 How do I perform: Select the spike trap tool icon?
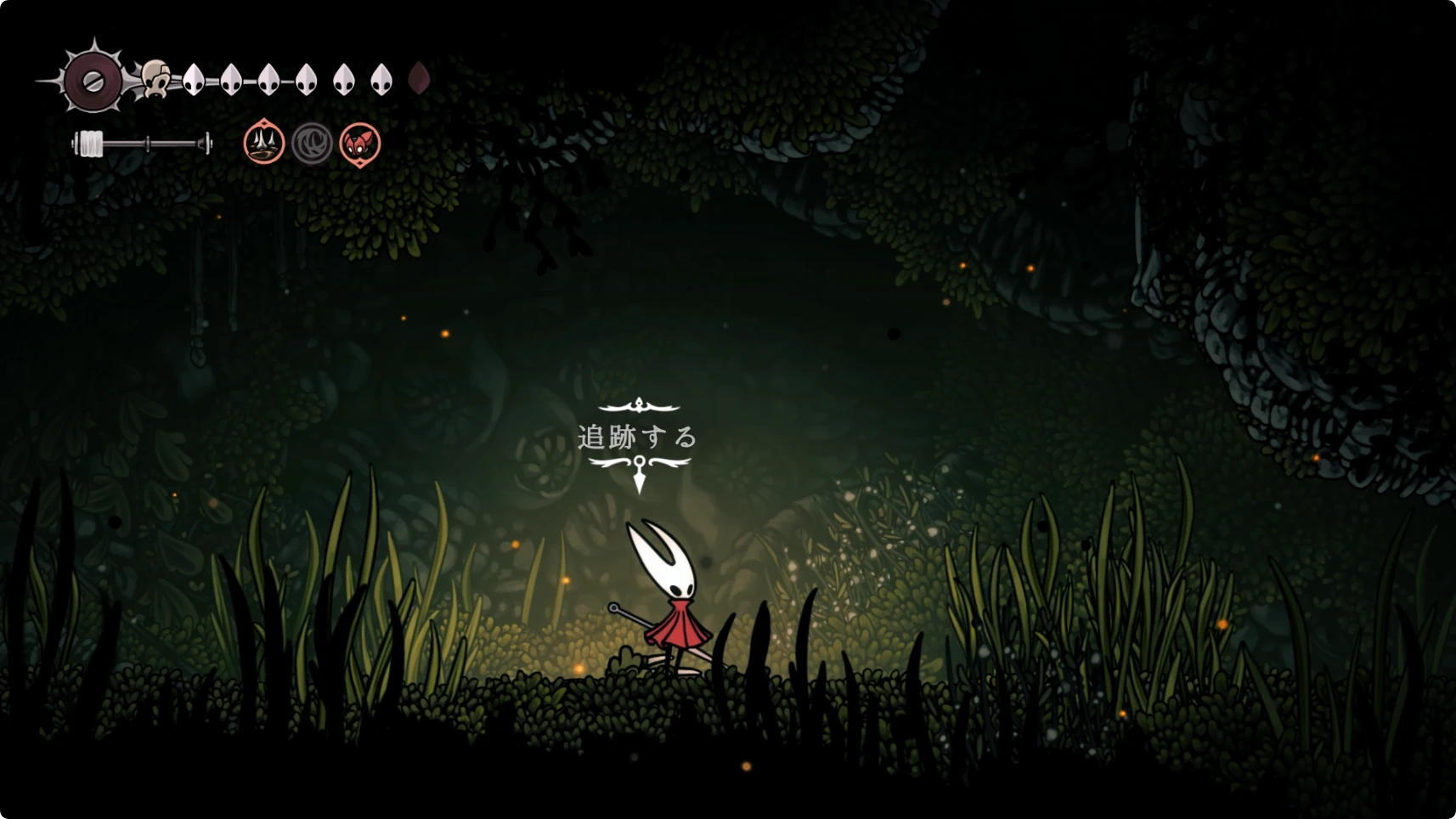(x=263, y=142)
